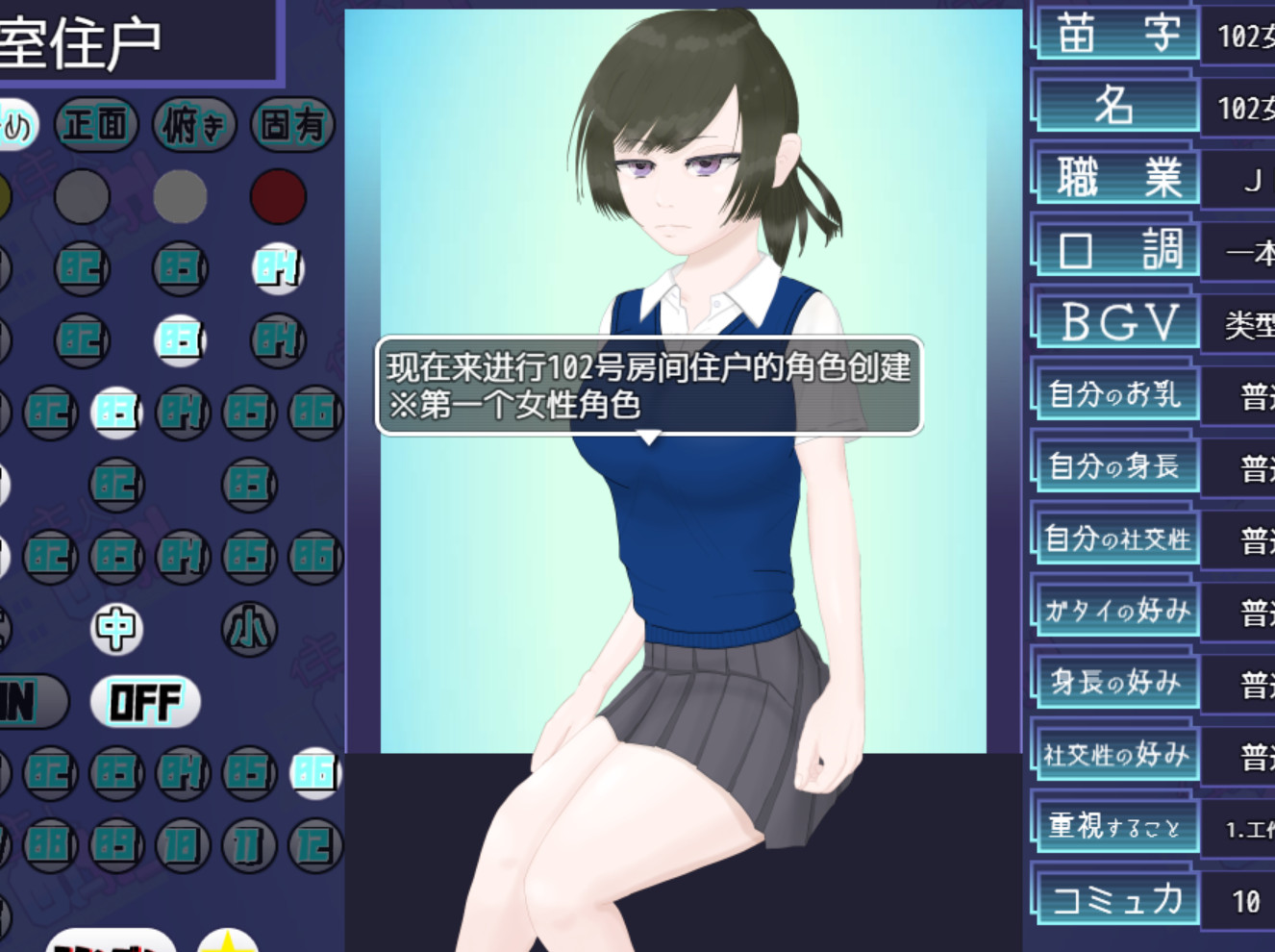Change the 身長の好み preference
The height and width of the screenshot is (952, 1275).
coord(1116,683)
